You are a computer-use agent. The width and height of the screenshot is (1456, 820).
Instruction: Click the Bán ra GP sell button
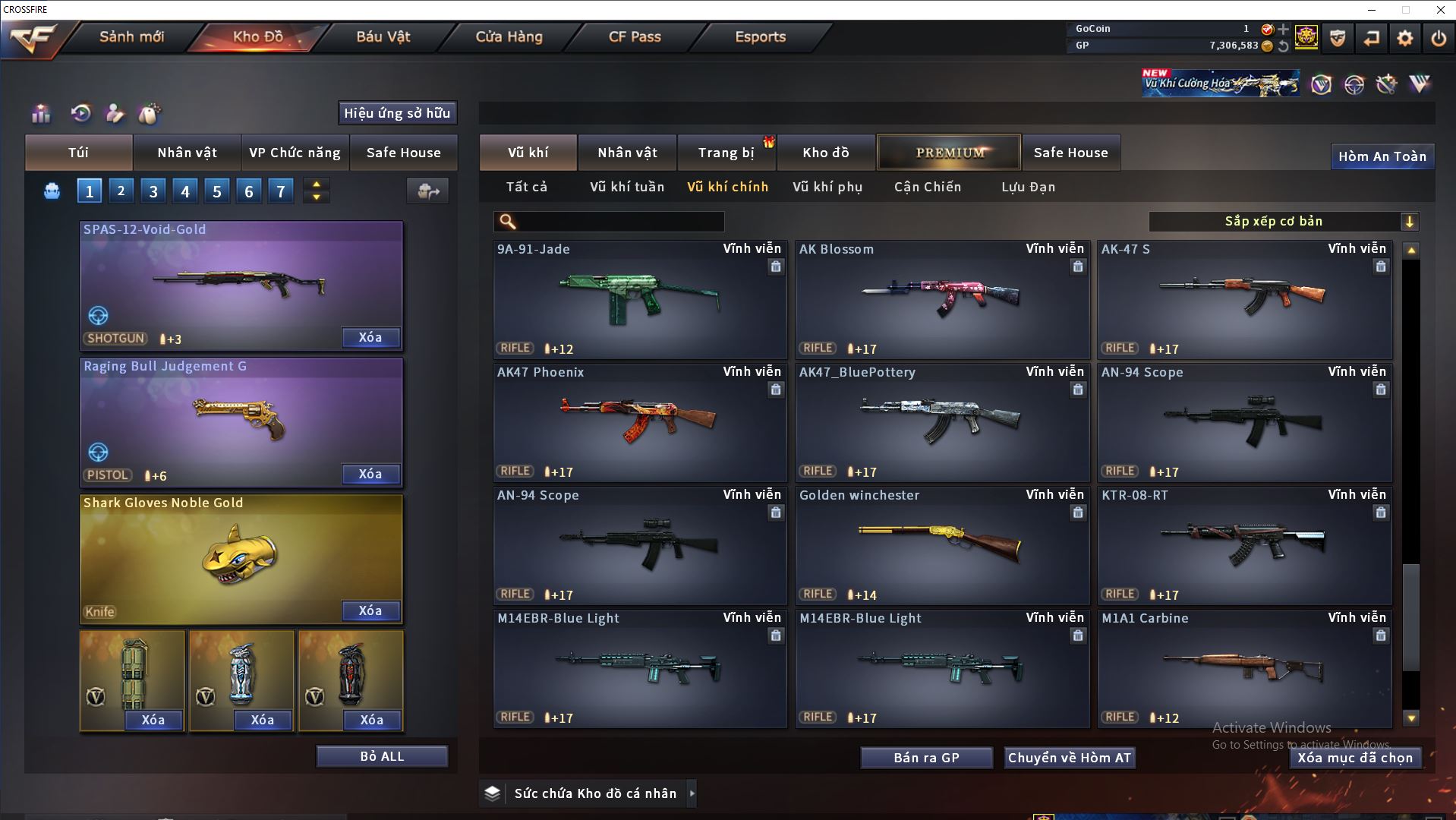(x=926, y=758)
